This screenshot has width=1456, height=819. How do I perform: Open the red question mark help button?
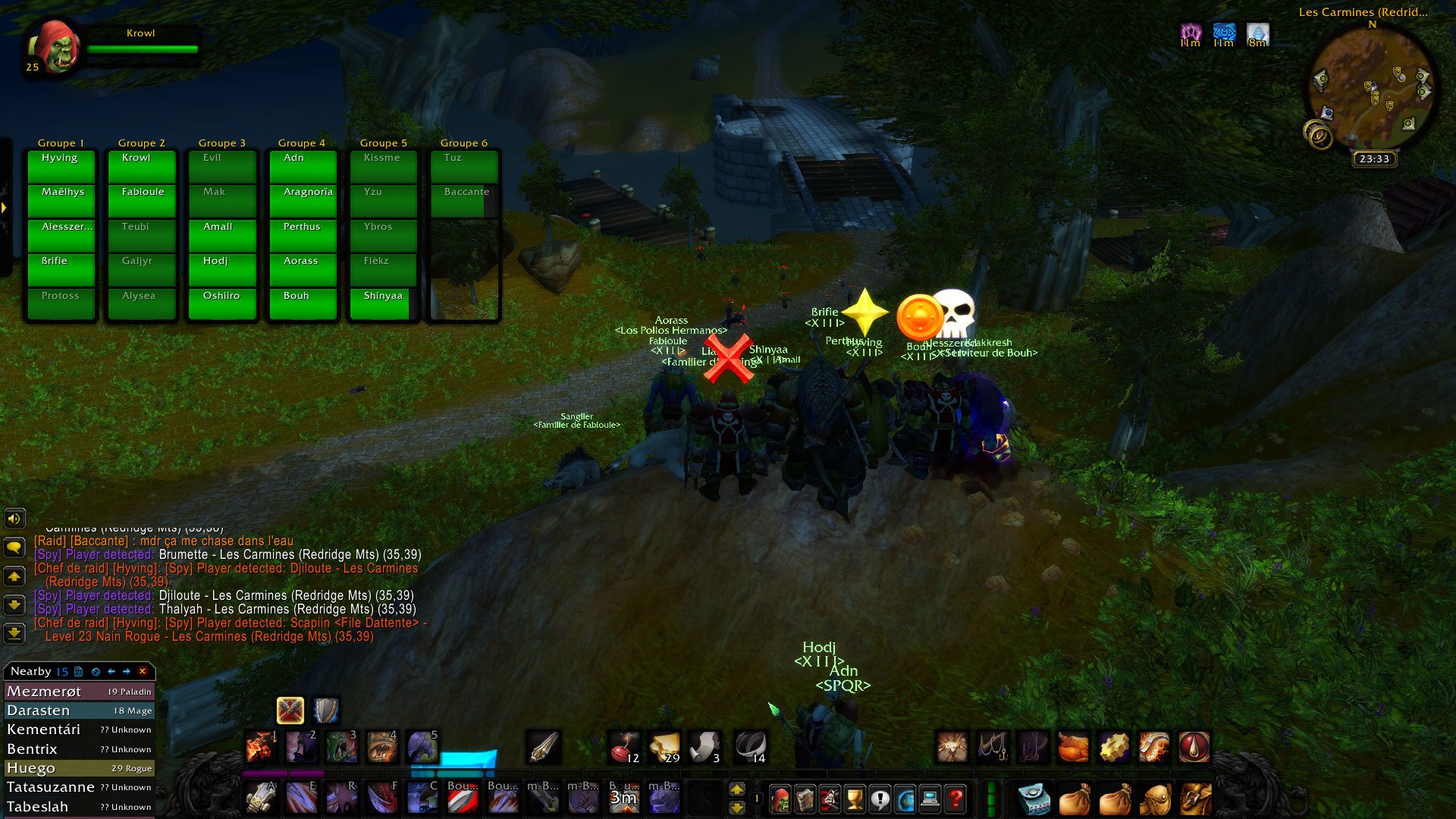[x=955, y=799]
